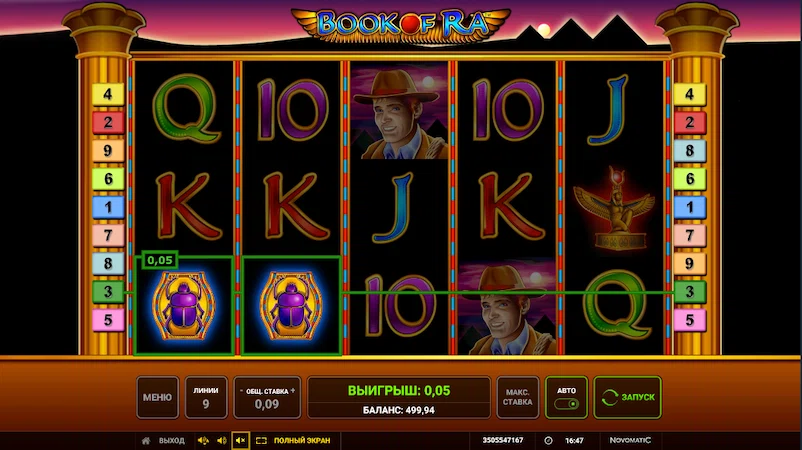Image resolution: width=802 pixels, height=450 pixels.
Task: Toggle the АВТО autoplay switch
Action: tap(566, 403)
